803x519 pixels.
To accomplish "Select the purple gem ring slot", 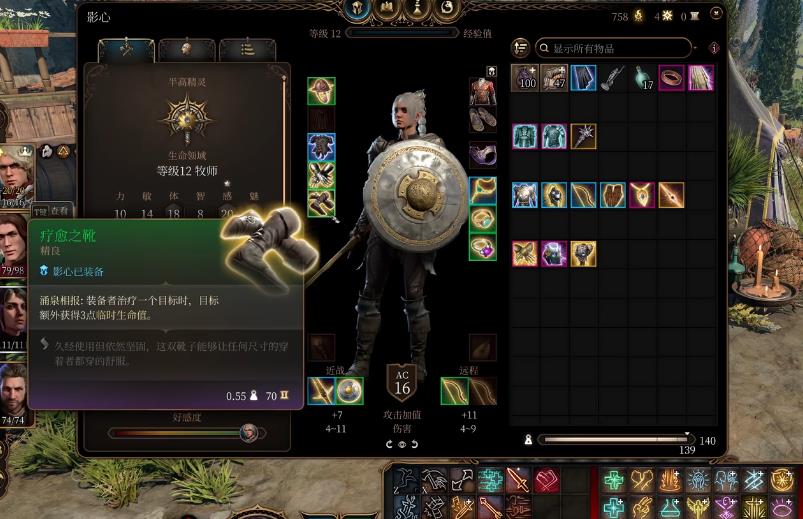I will 484,246.
